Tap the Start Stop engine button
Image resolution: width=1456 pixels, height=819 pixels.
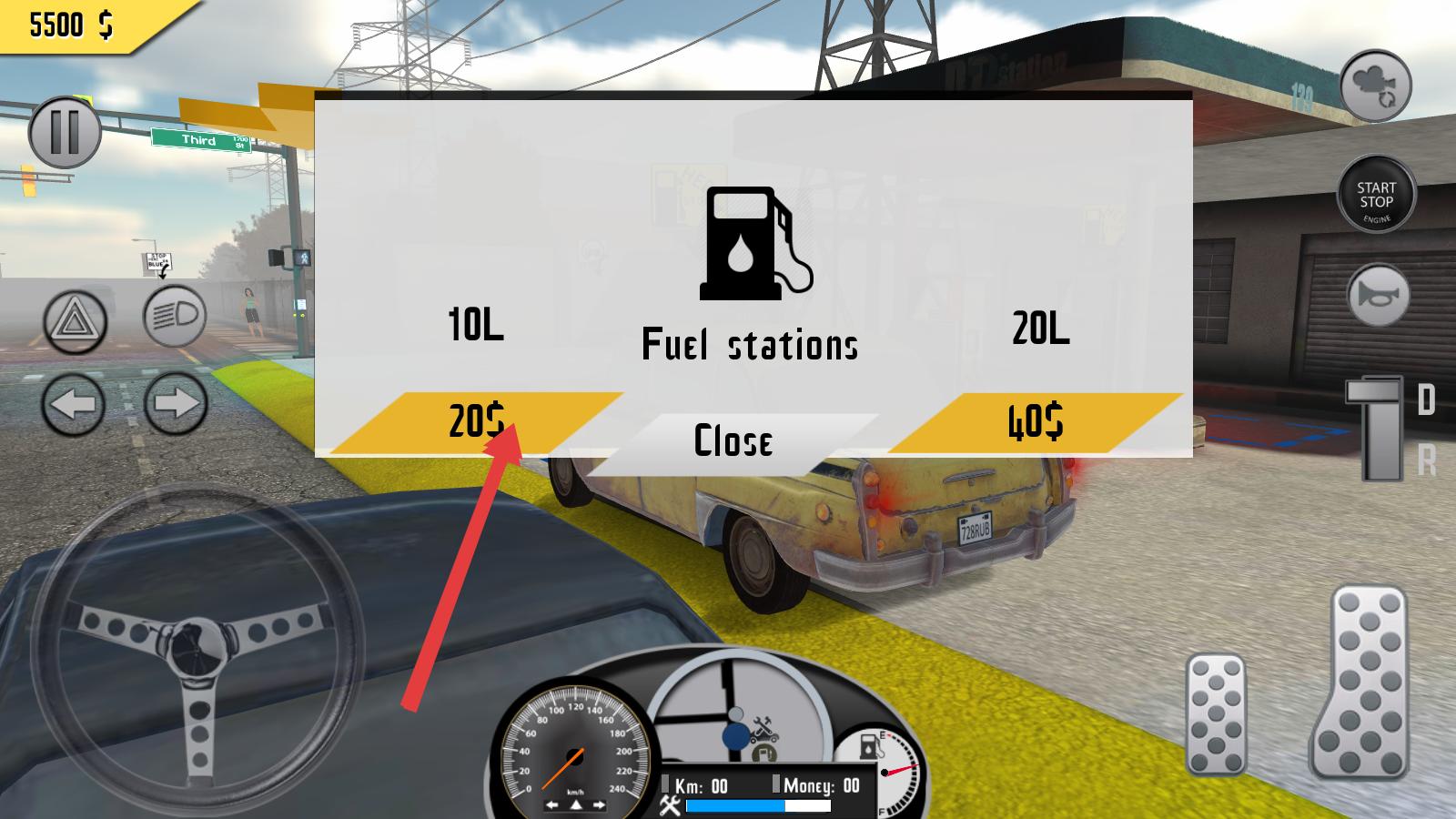(1376, 196)
